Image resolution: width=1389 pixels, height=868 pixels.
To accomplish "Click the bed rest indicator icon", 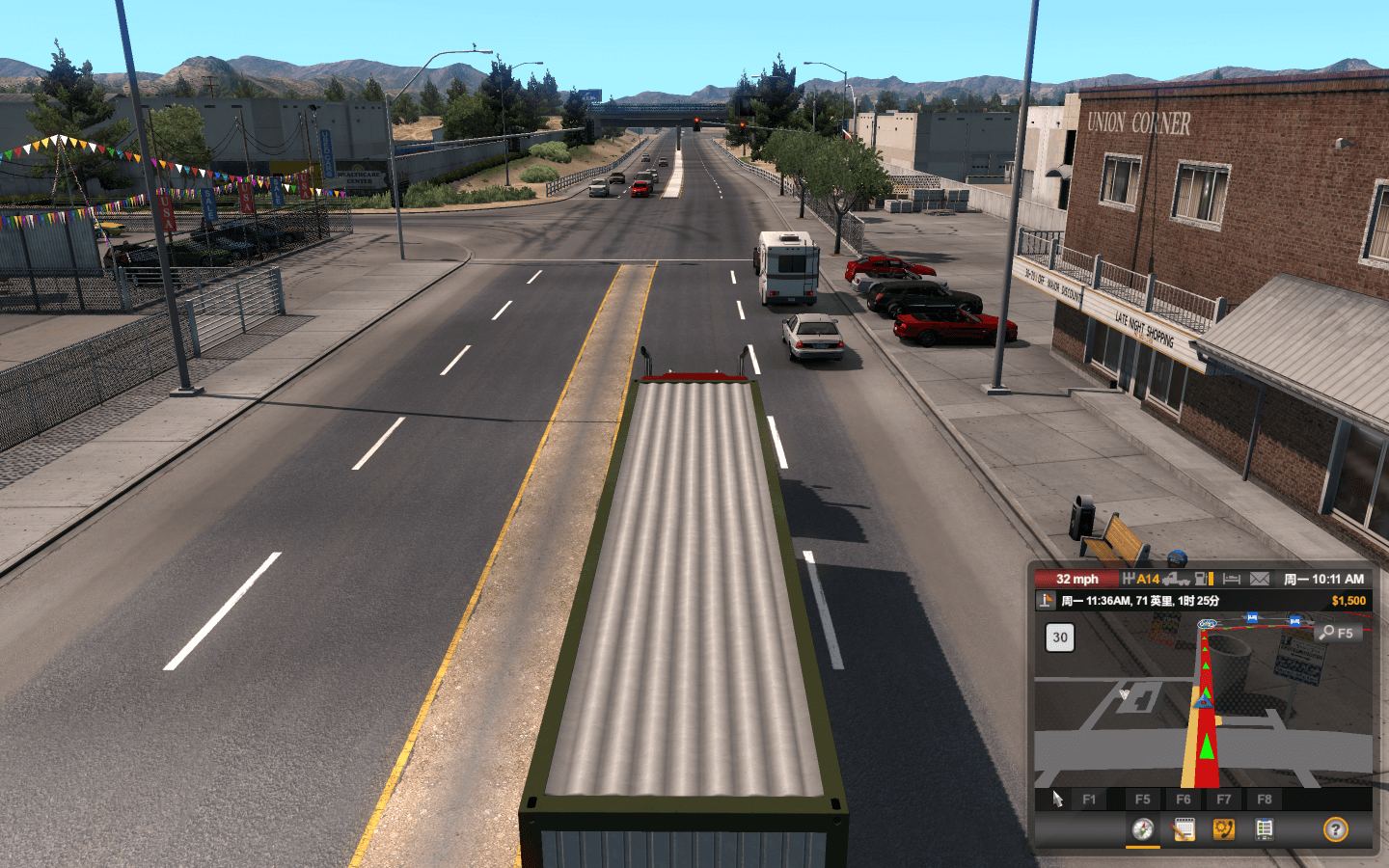I will click(x=1232, y=579).
